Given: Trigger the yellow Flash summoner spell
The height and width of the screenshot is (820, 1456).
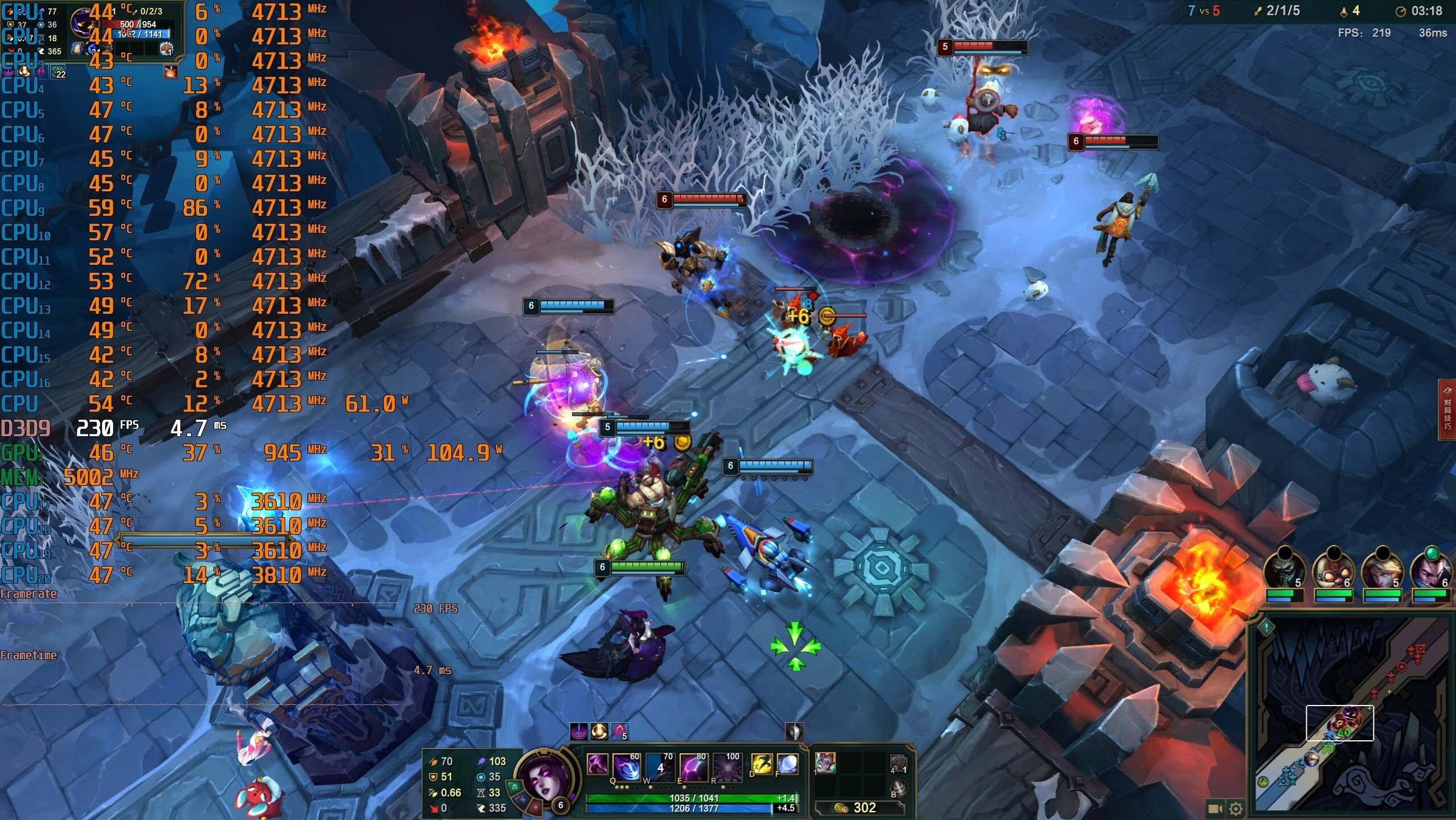Looking at the screenshot, I should pyautogui.click(x=762, y=764).
